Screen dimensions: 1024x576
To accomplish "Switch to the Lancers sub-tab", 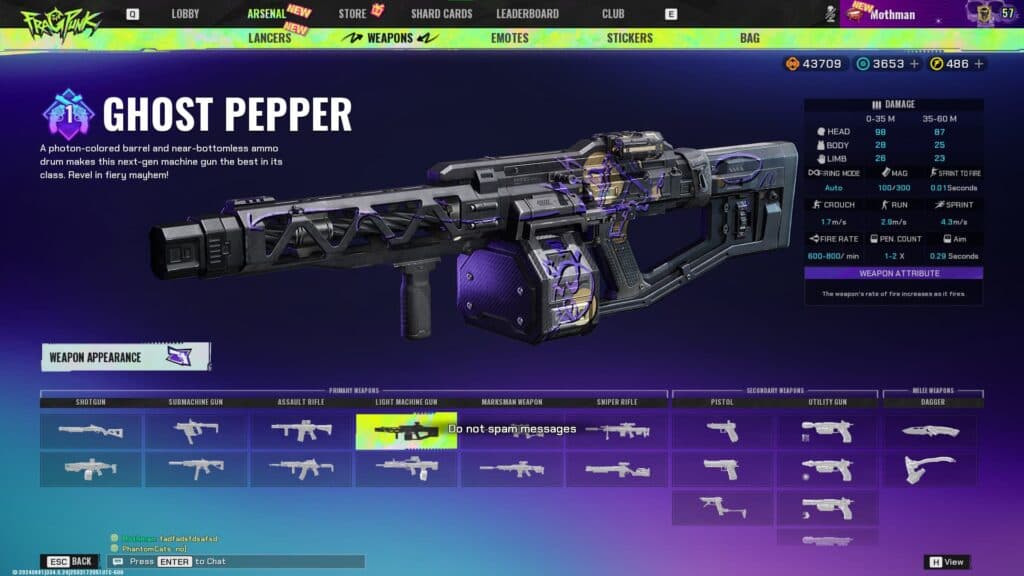I will coord(269,38).
